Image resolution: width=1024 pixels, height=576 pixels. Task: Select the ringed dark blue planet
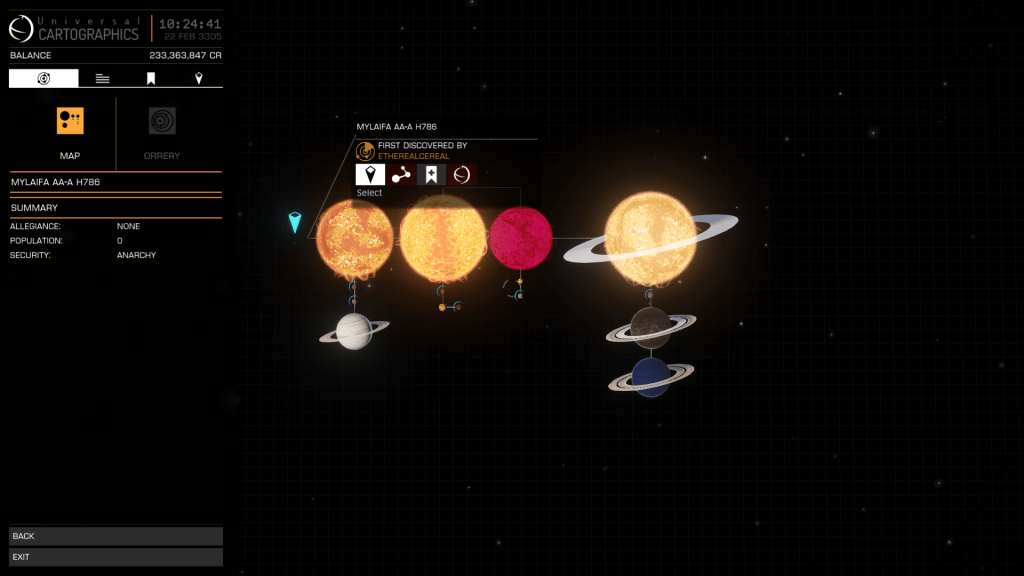(x=651, y=376)
